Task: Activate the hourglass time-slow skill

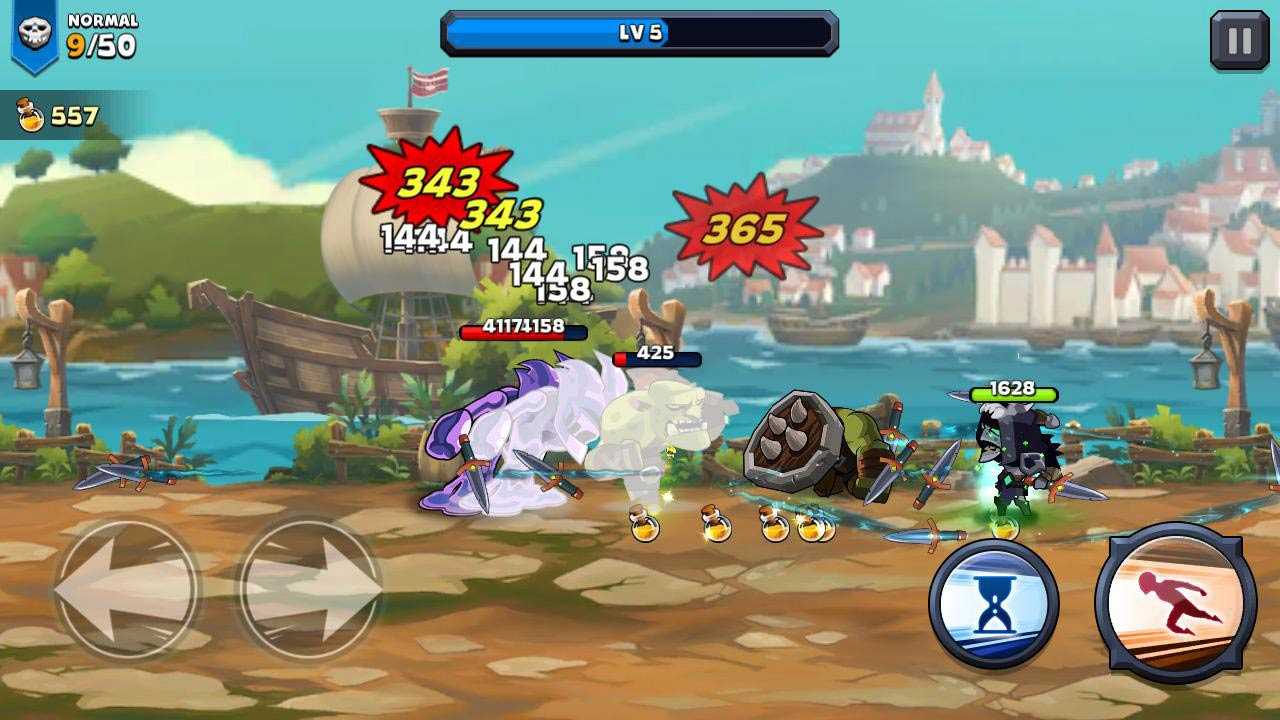Action: 993,605
